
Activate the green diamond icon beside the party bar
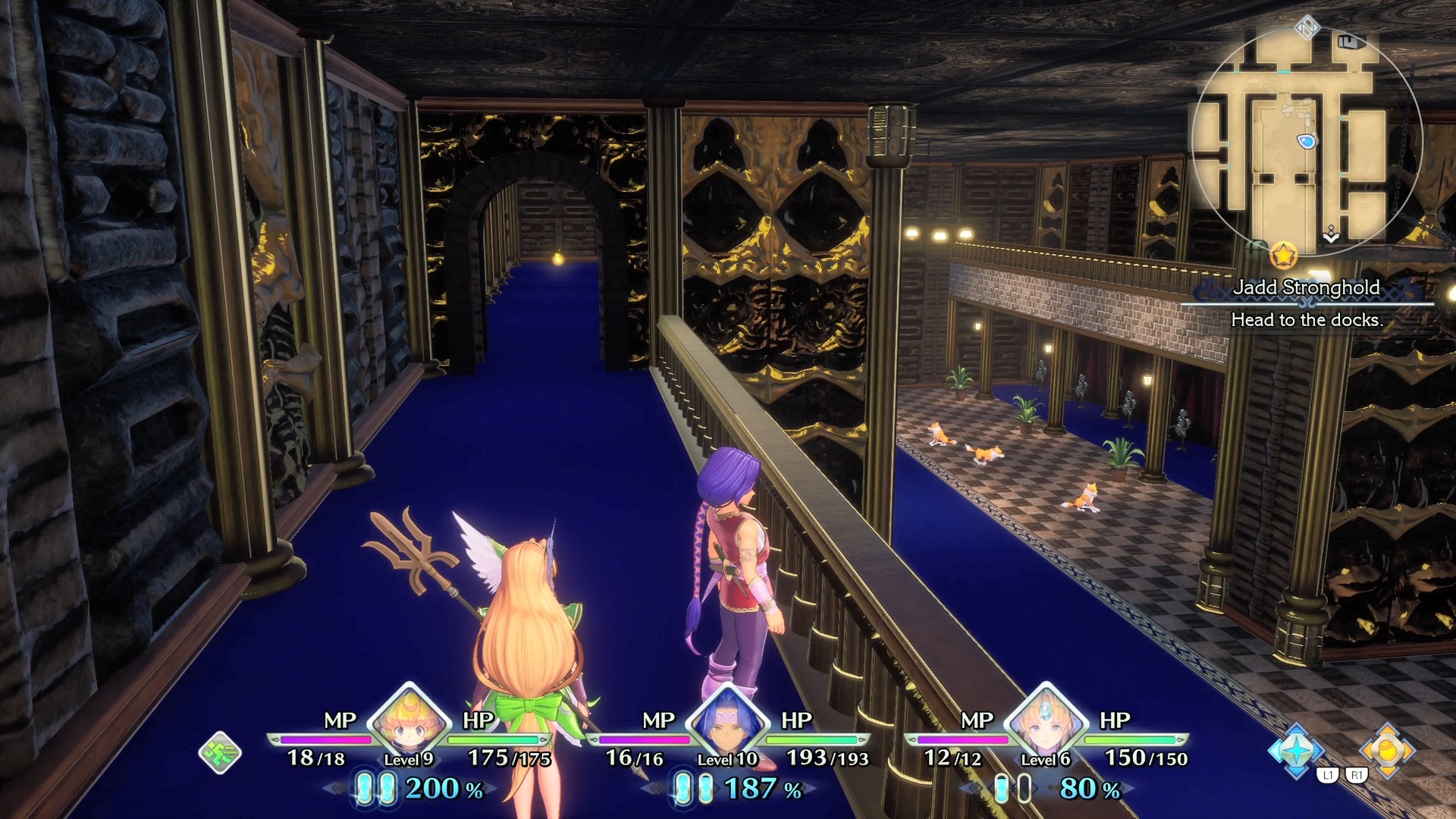(220, 752)
